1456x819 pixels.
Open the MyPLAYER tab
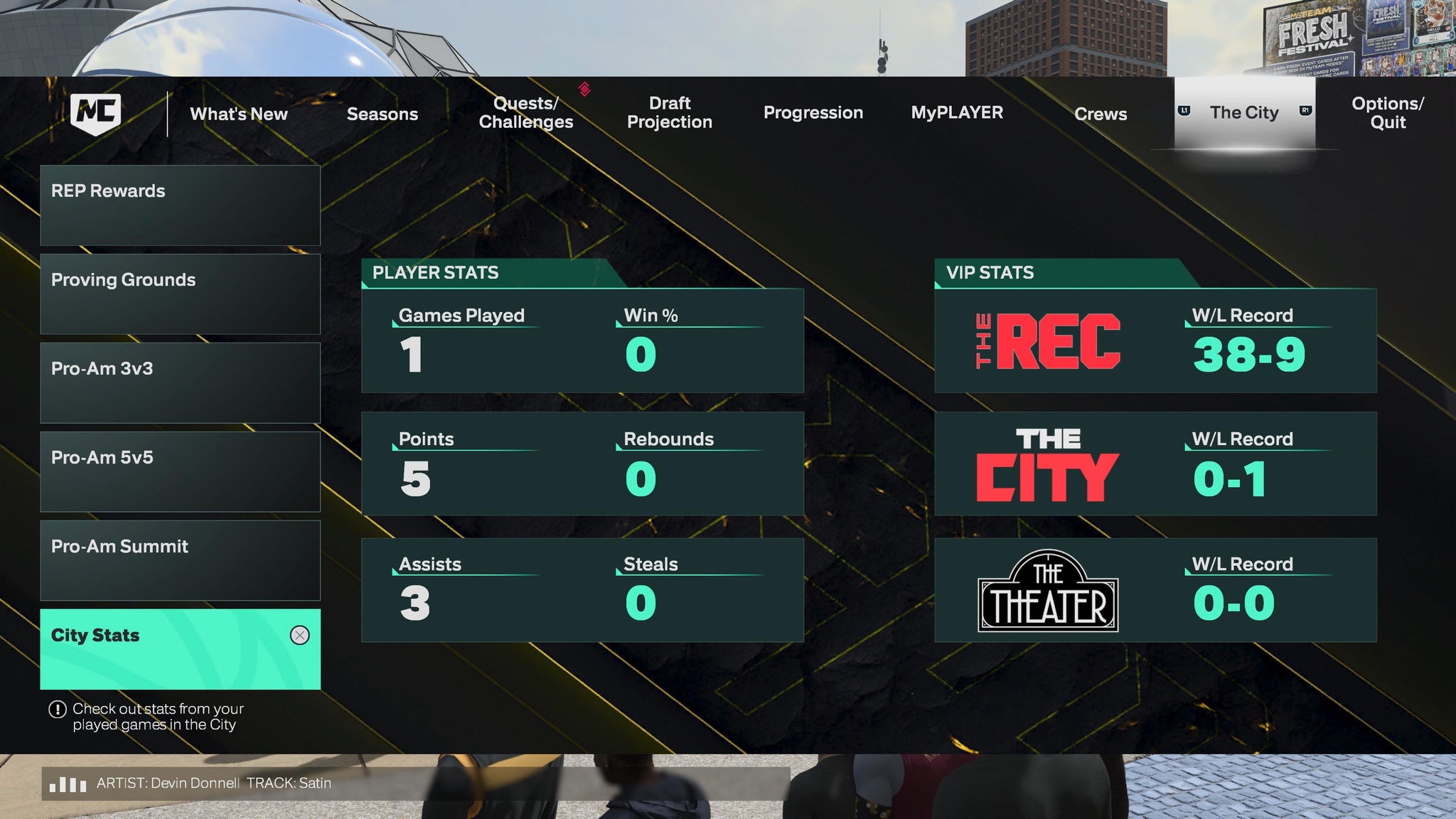point(957,113)
